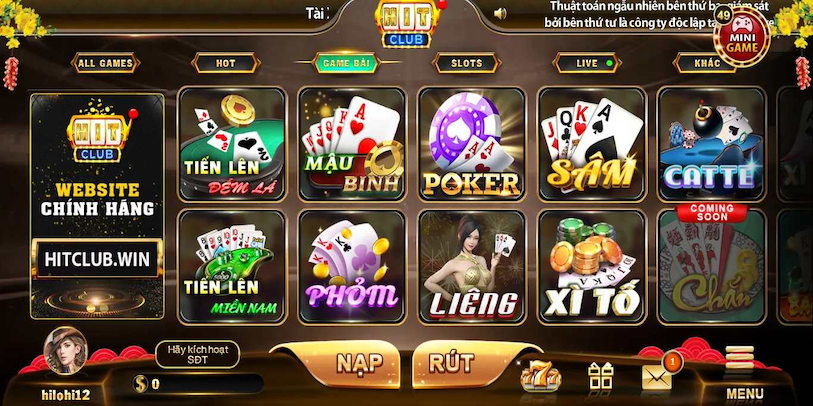Choose the Sâm card game
Screen dimensions: 813x406
pyautogui.click(x=591, y=144)
